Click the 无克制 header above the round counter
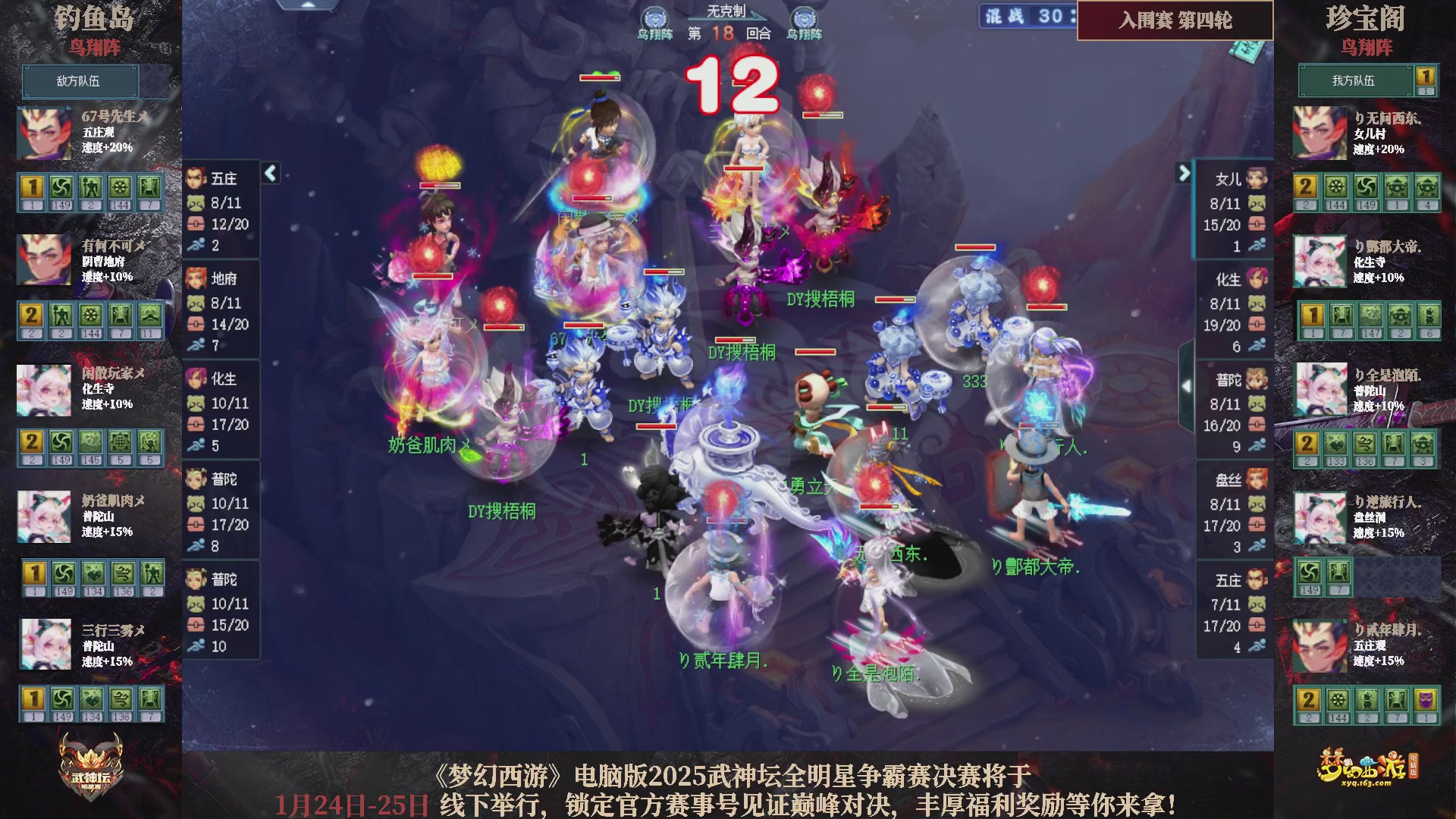This screenshot has height=819, width=1456. [726, 9]
